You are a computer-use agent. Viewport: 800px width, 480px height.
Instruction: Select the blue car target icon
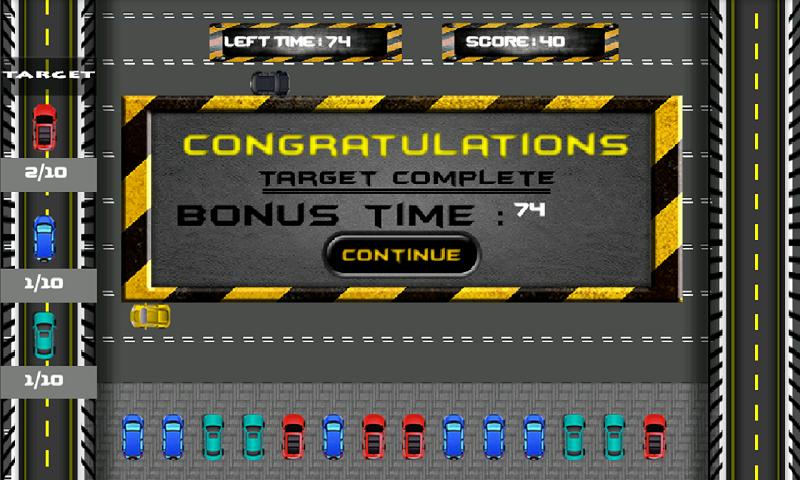tap(44, 238)
